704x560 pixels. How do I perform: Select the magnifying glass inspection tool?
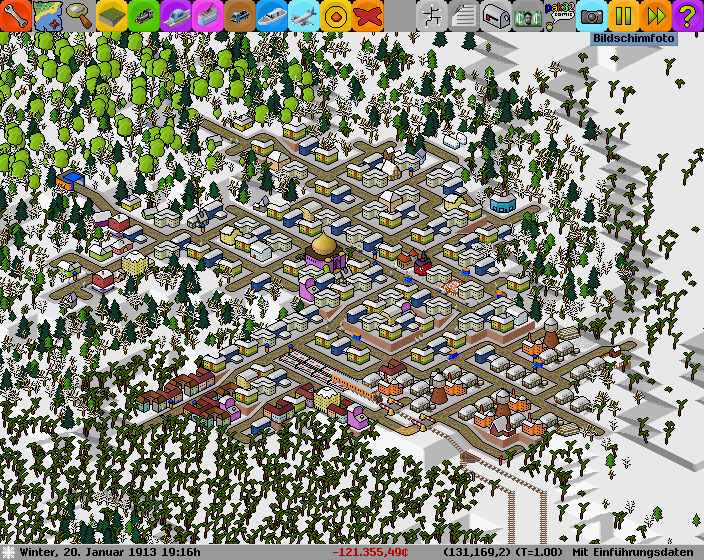[x=79, y=15]
